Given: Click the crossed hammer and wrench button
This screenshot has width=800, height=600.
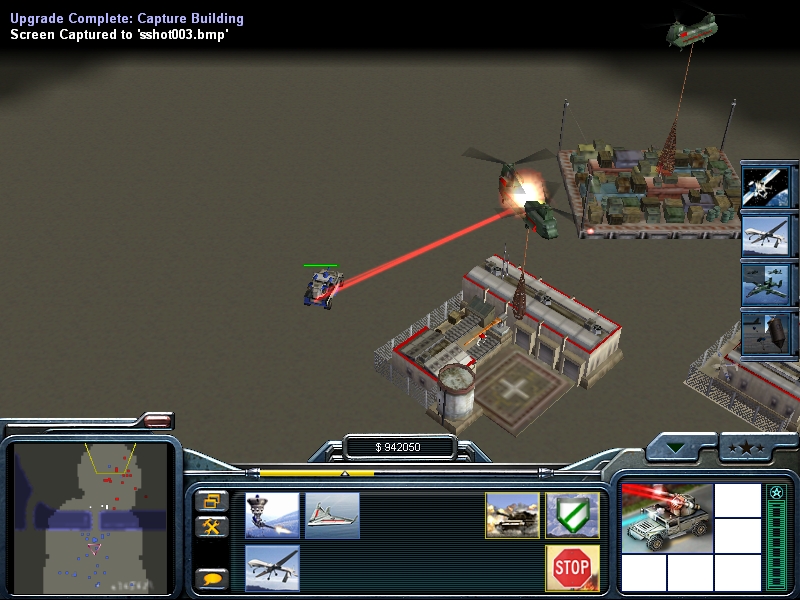Looking at the screenshot, I should tap(211, 526).
